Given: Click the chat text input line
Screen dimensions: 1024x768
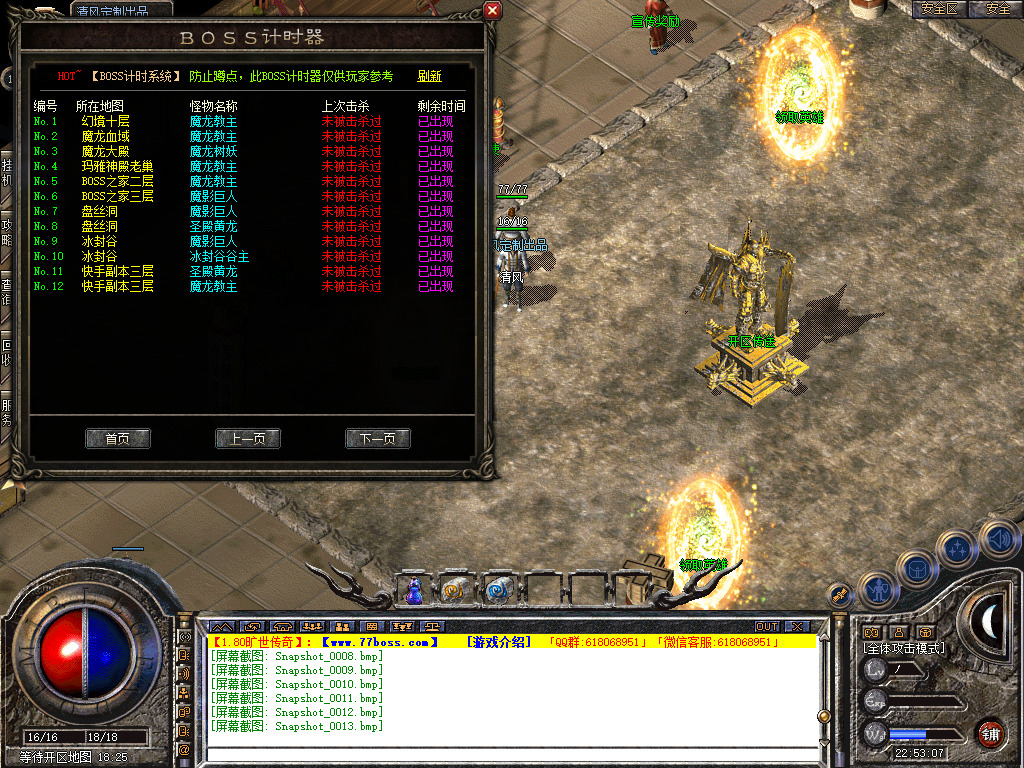Looking at the screenshot, I should [510, 755].
